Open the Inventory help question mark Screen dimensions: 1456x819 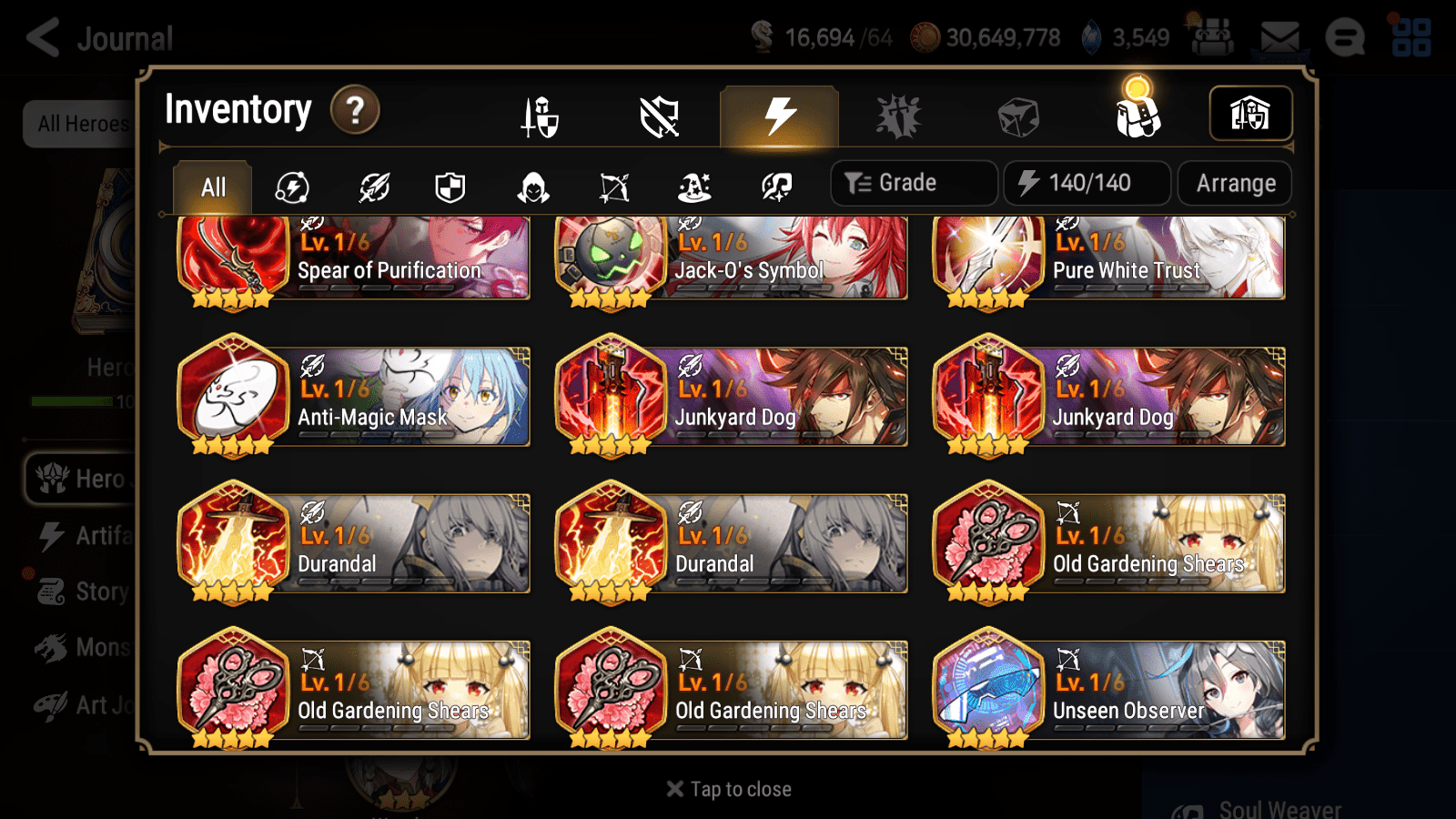tap(354, 110)
